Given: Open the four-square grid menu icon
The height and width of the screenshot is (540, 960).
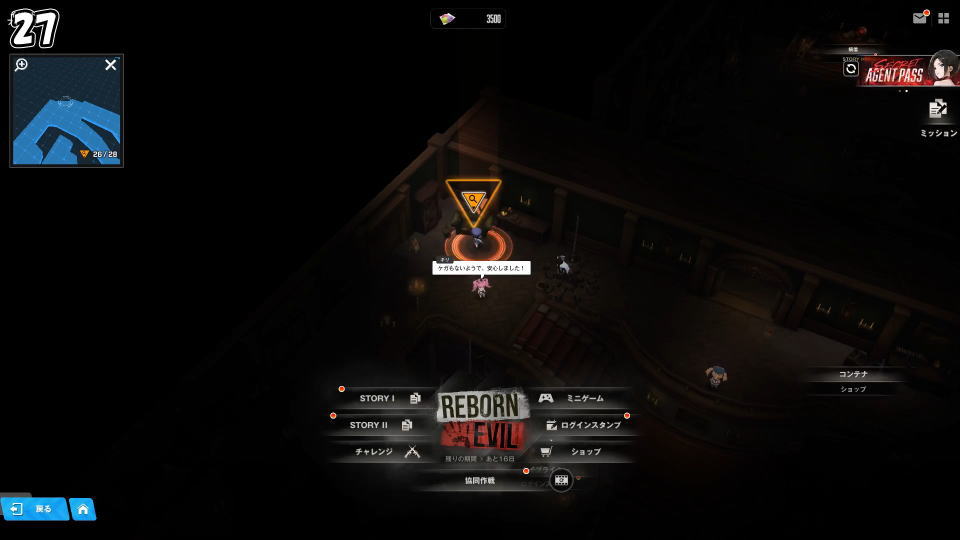Looking at the screenshot, I should 943,18.
